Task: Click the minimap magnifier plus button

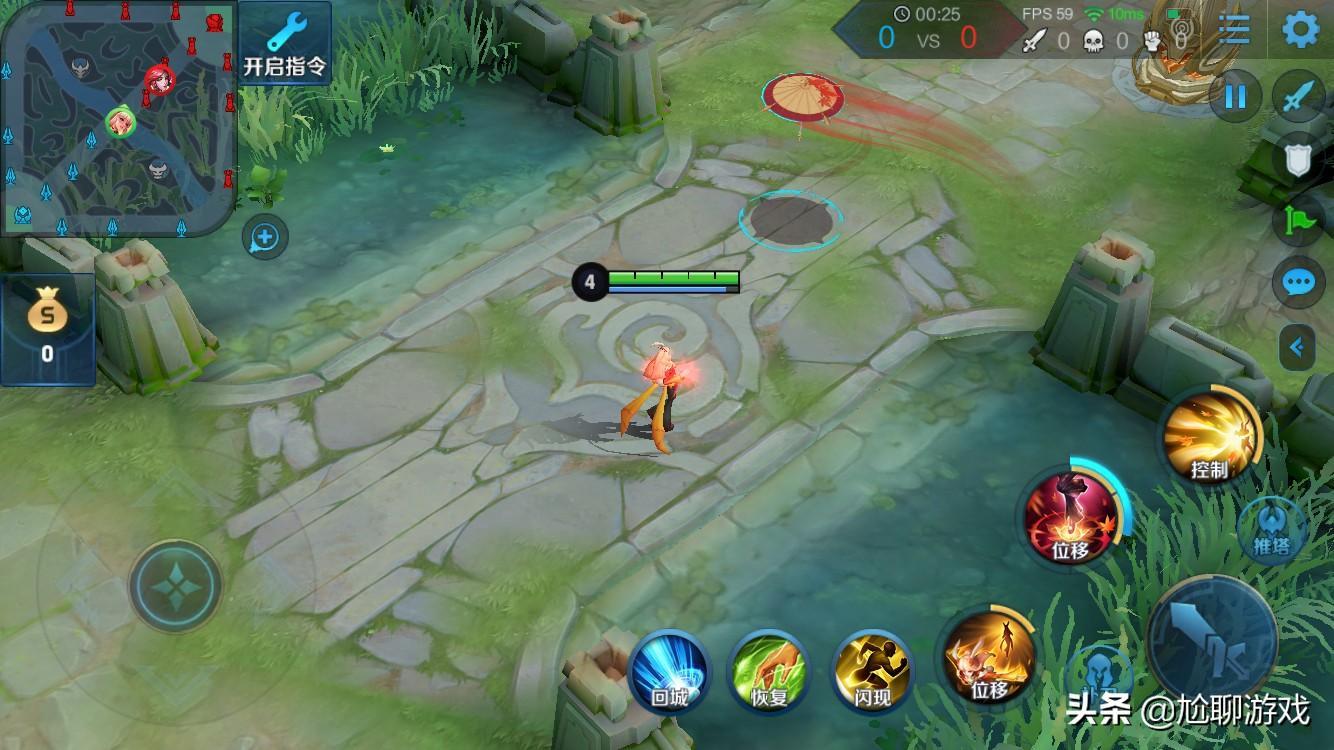Action: (265, 237)
